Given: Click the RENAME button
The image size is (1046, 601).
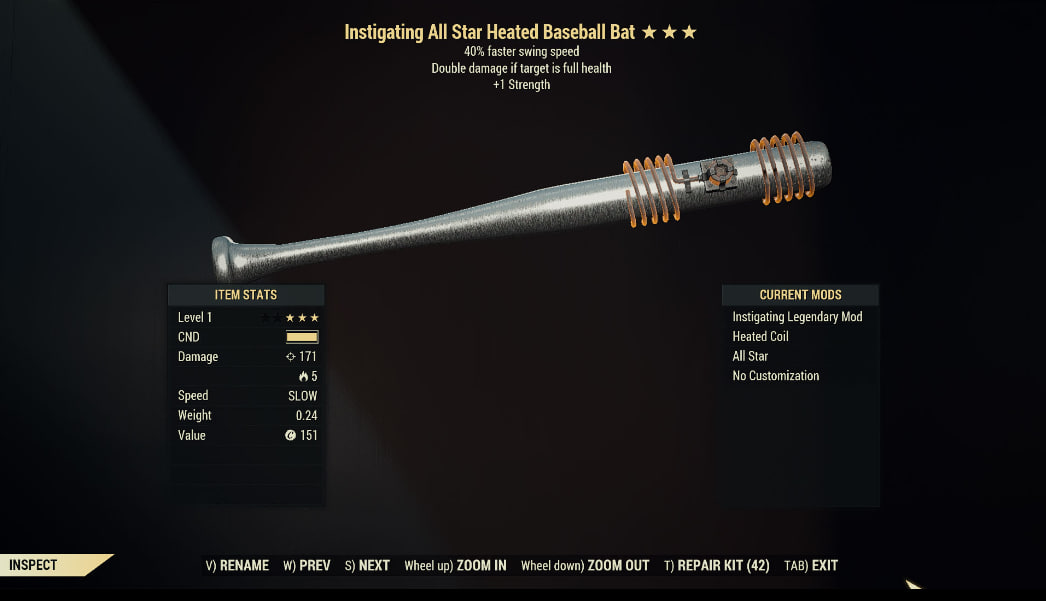Looking at the screenshot, I should pyautogui.click(x=237, y=565).
